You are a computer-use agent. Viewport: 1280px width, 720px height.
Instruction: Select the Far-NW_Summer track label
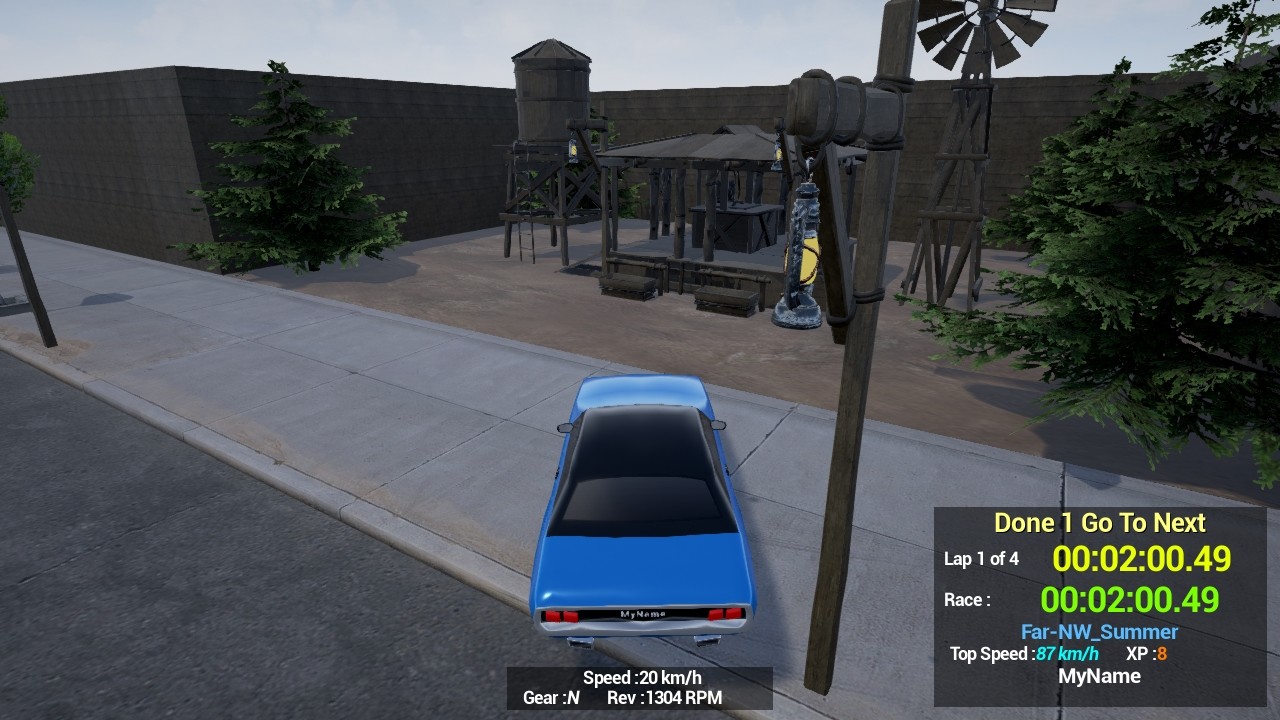pos(1100,632)
